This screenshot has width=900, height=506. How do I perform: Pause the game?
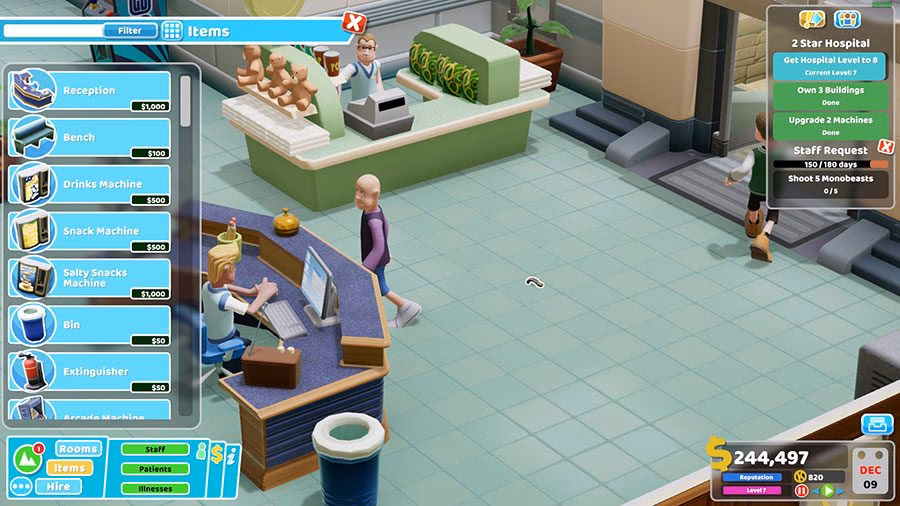[801, 491]
